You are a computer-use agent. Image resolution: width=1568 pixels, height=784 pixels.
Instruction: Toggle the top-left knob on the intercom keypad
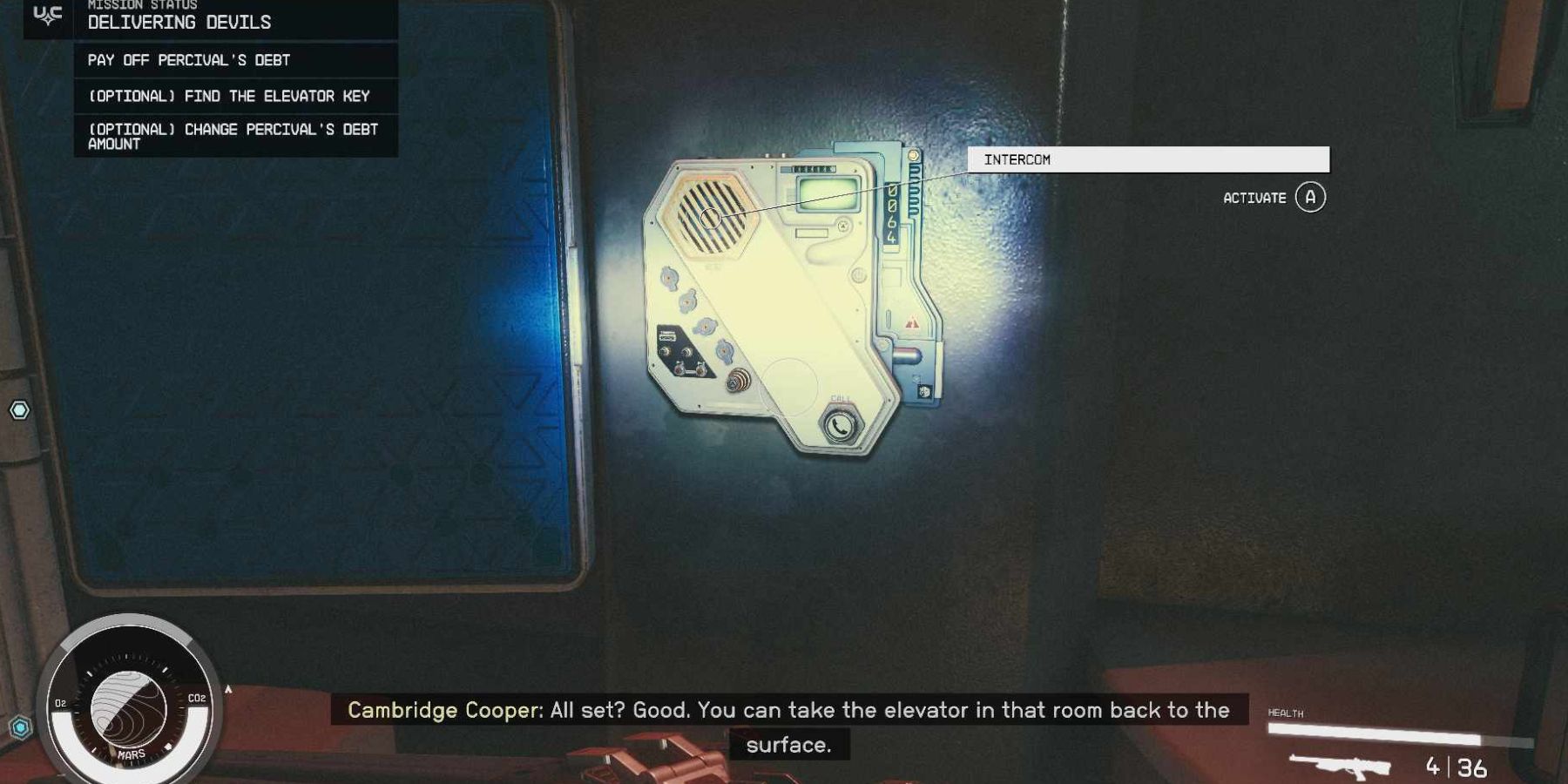coord(667,276)
